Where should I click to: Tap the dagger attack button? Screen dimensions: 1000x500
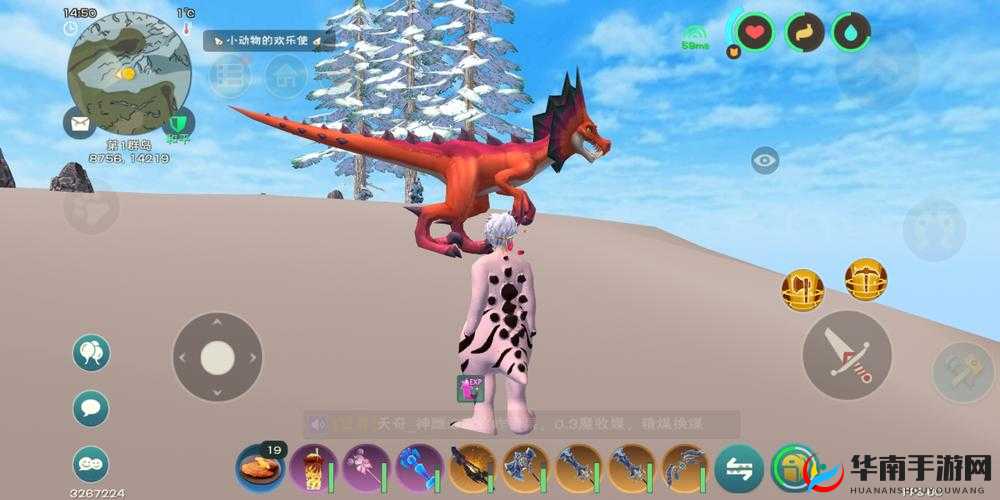click(x=847, y=355)
